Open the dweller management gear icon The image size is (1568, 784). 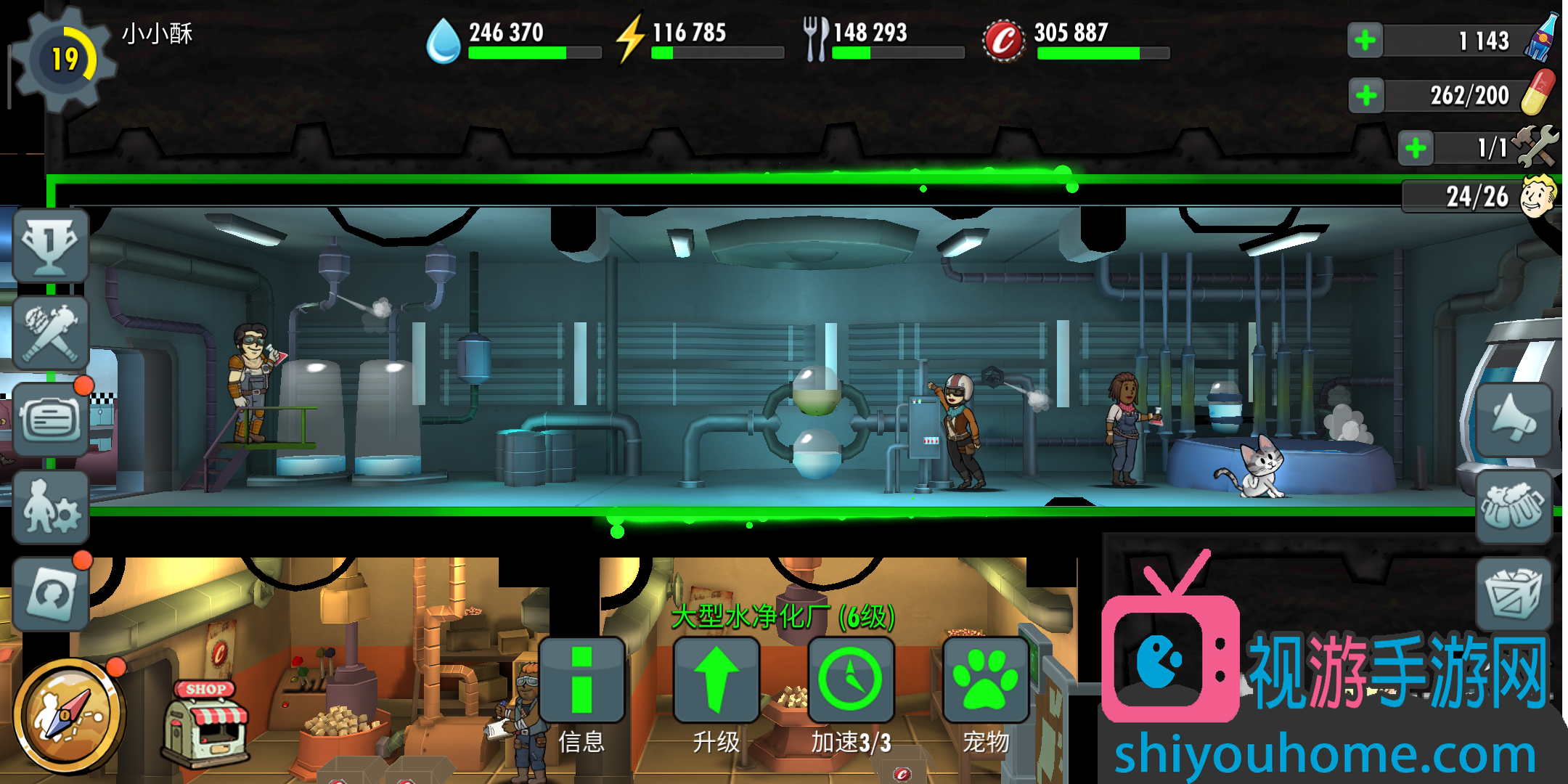click(x=50, y=507)
